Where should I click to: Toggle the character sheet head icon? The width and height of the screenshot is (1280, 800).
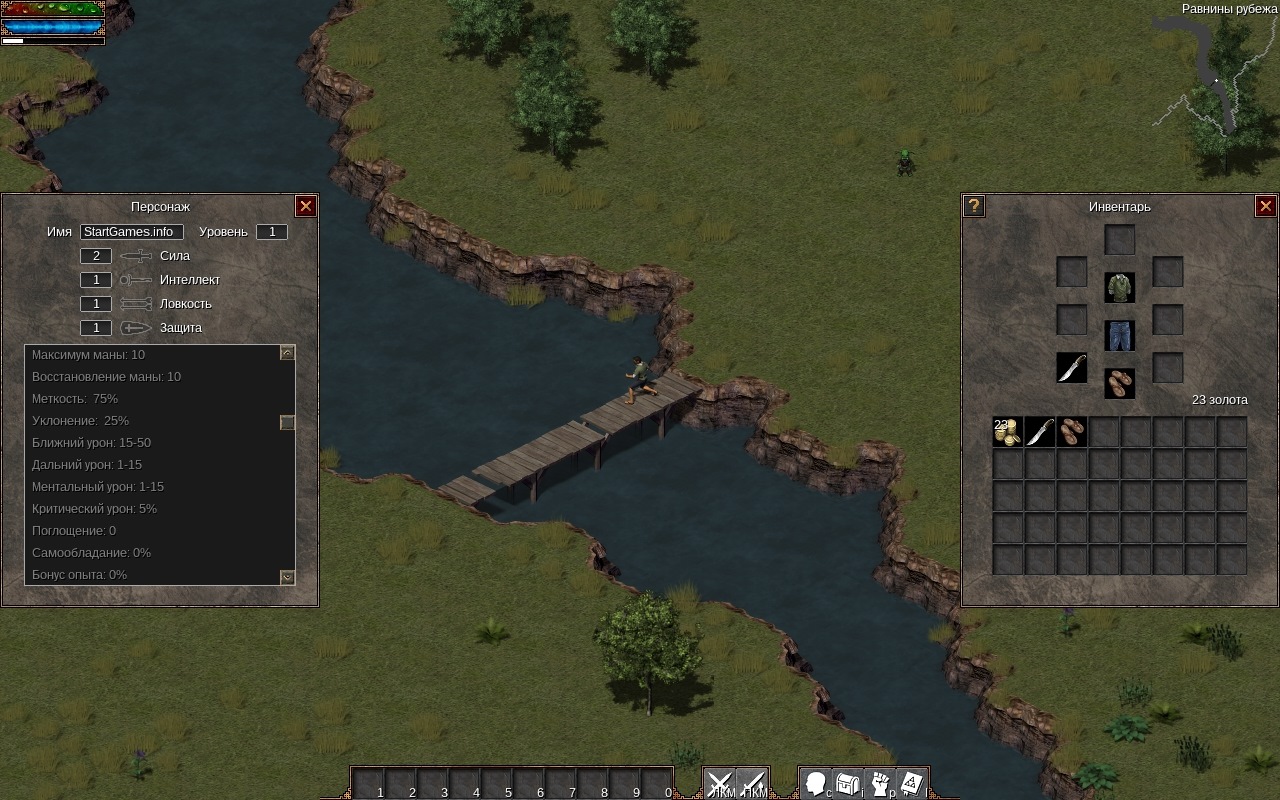(816, 784)
